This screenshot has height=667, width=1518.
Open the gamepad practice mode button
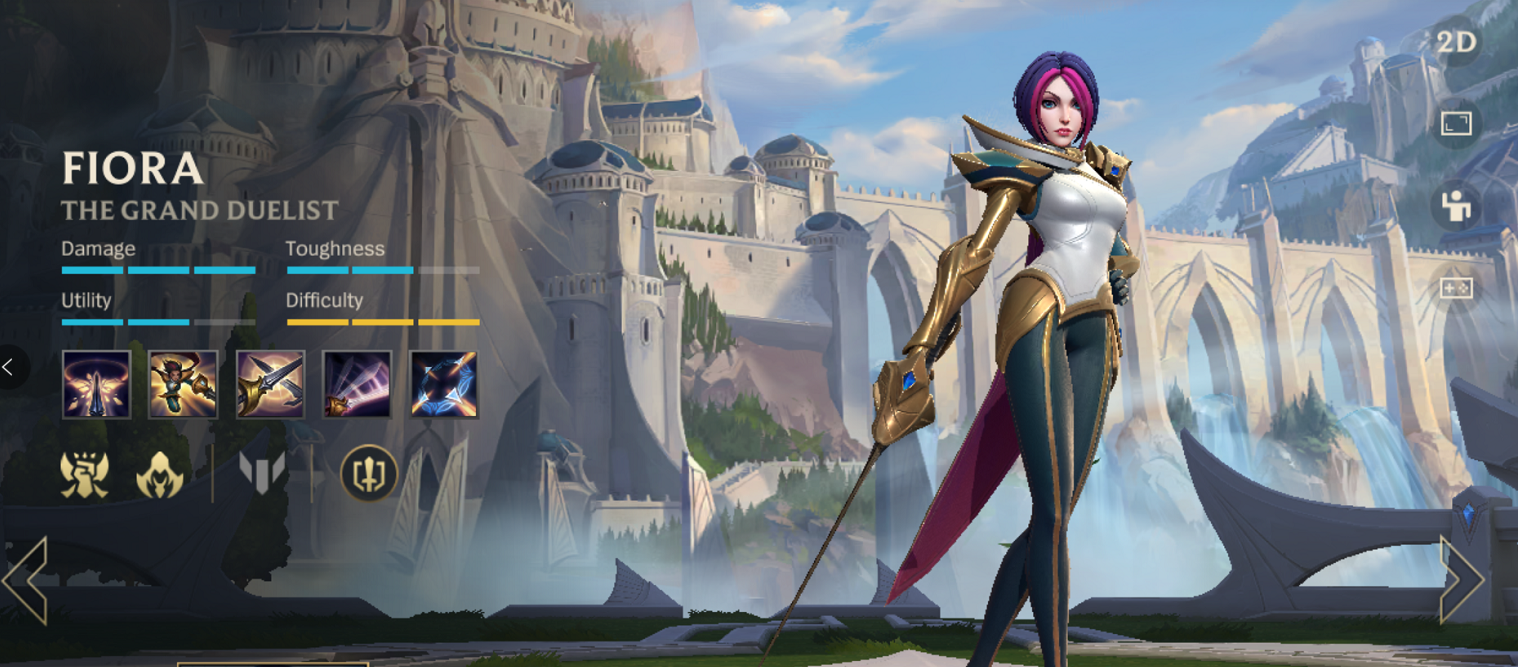[1456, 288]
